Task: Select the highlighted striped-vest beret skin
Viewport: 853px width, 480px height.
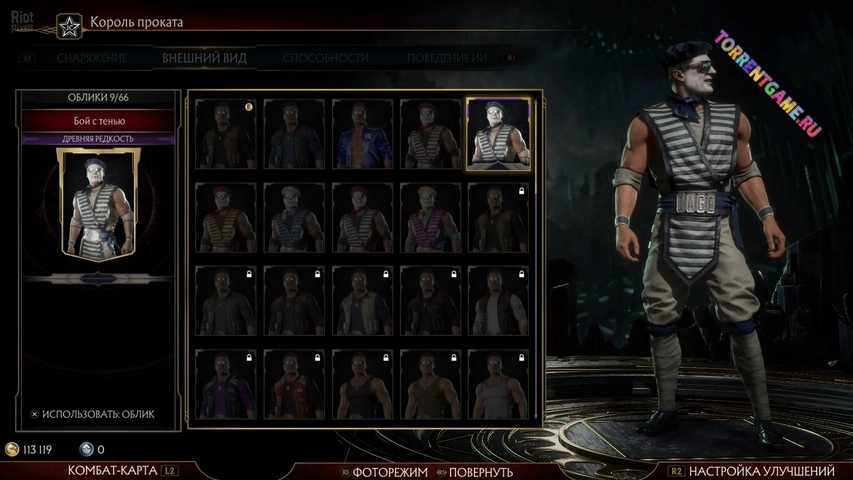Action: coord(499,135)
